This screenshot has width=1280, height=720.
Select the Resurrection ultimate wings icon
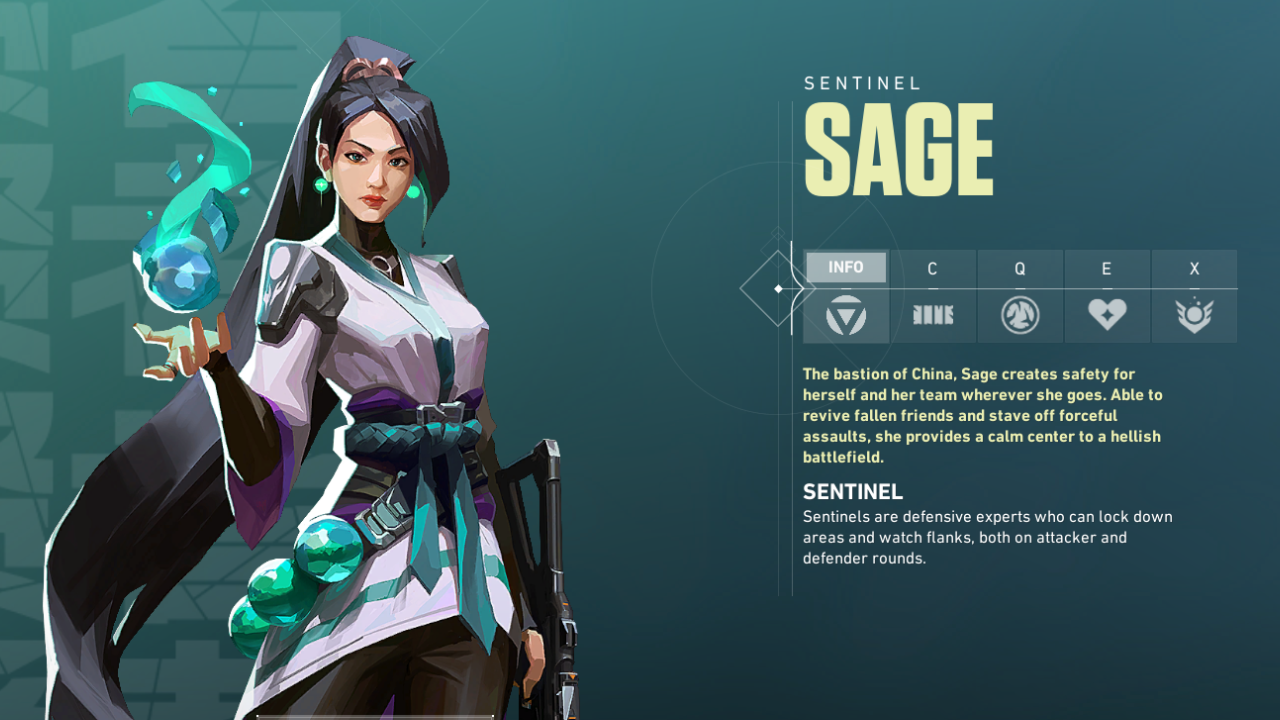(1194, 314)
